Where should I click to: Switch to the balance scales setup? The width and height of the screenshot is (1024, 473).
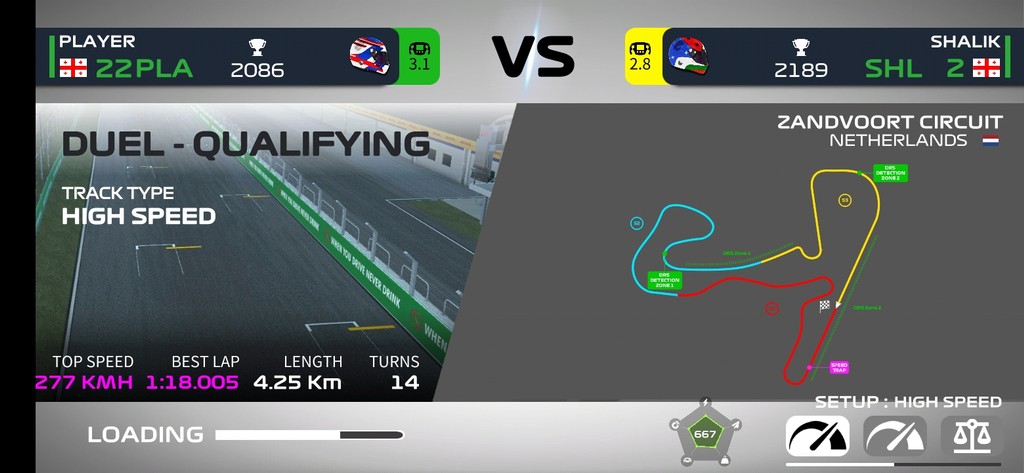(970, 435)
